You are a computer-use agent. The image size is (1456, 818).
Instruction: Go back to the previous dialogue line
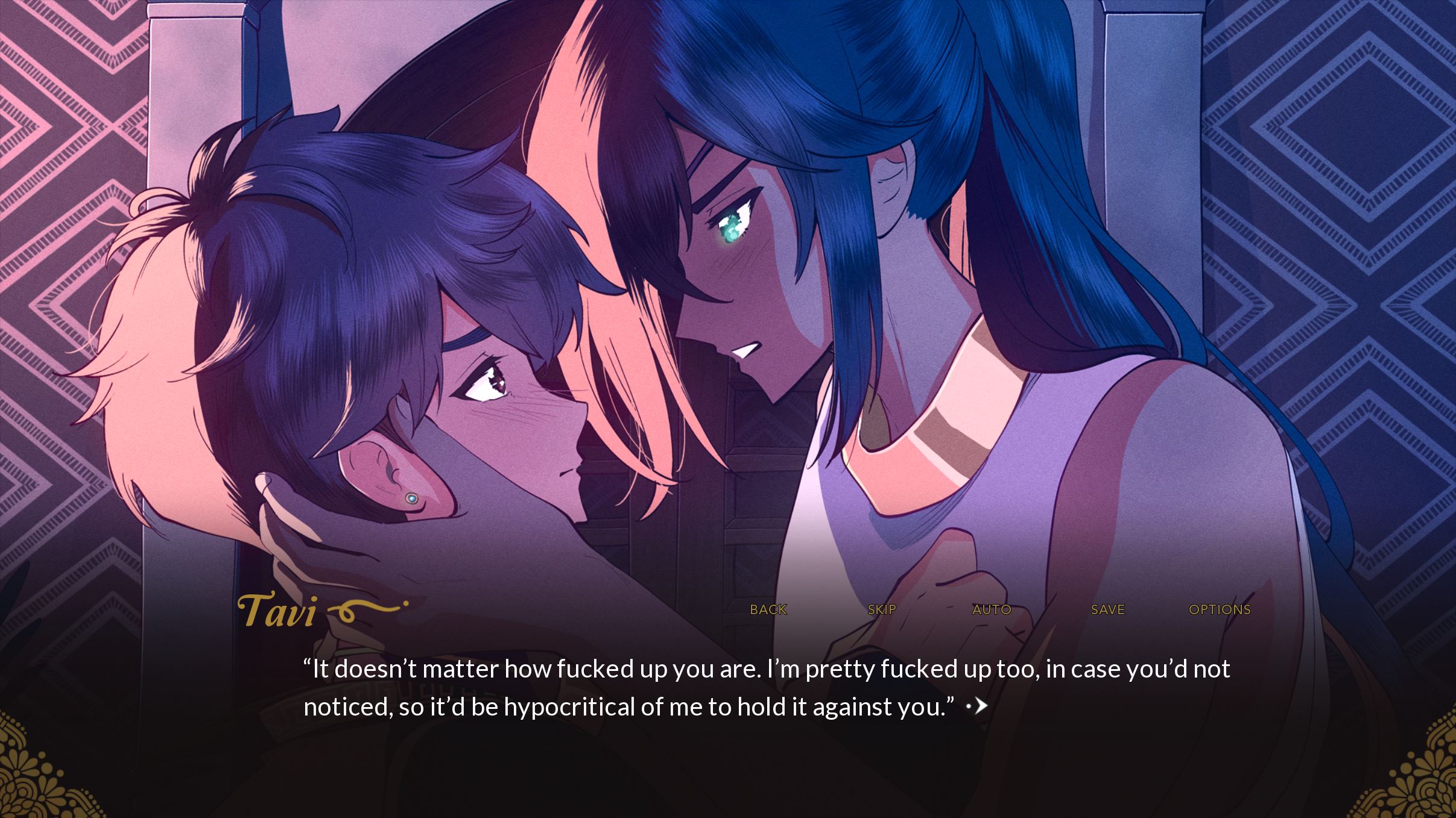pyautogui.click(x=768, y=609)
